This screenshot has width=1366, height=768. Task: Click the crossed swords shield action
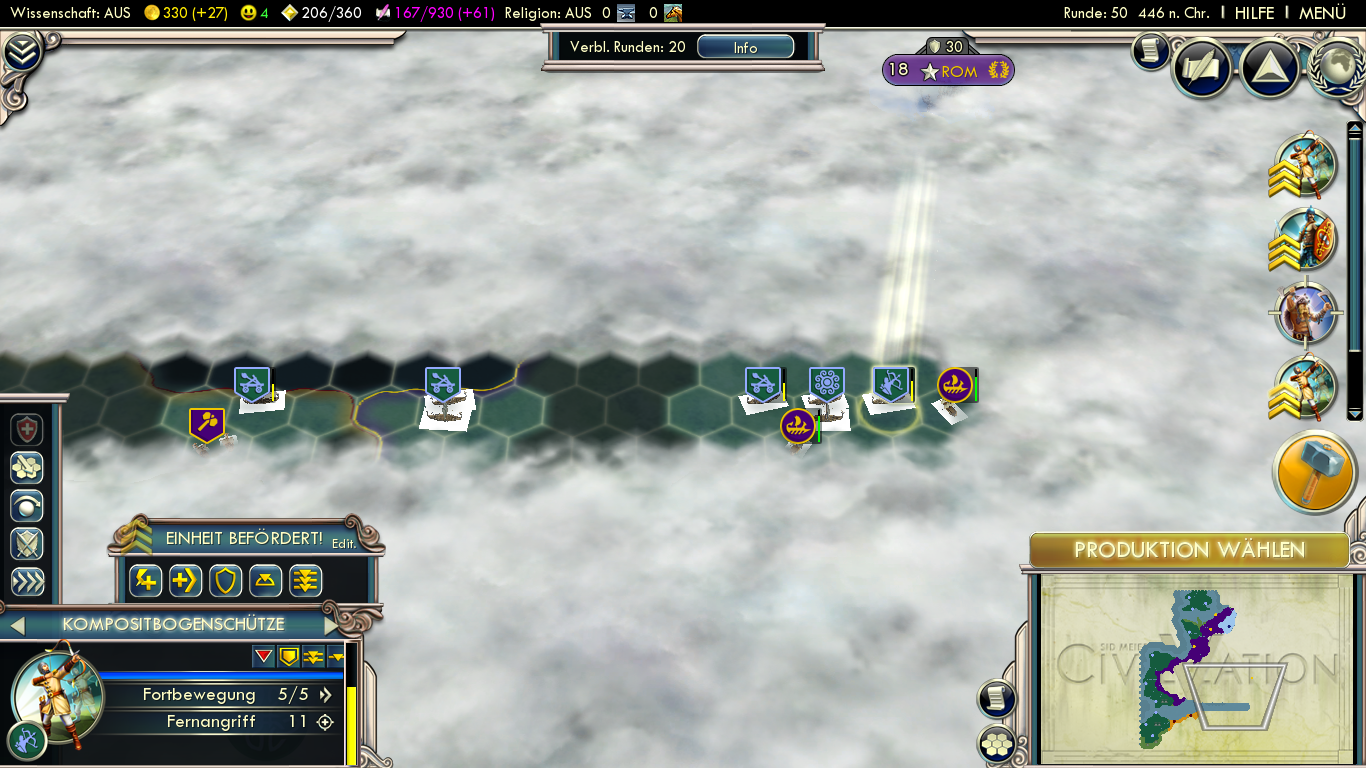(27, 543)
